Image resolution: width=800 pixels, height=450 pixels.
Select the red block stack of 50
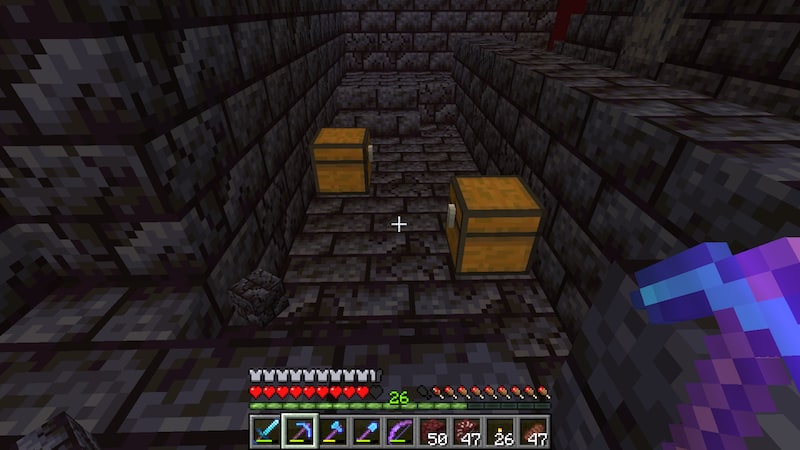(433, 431)
